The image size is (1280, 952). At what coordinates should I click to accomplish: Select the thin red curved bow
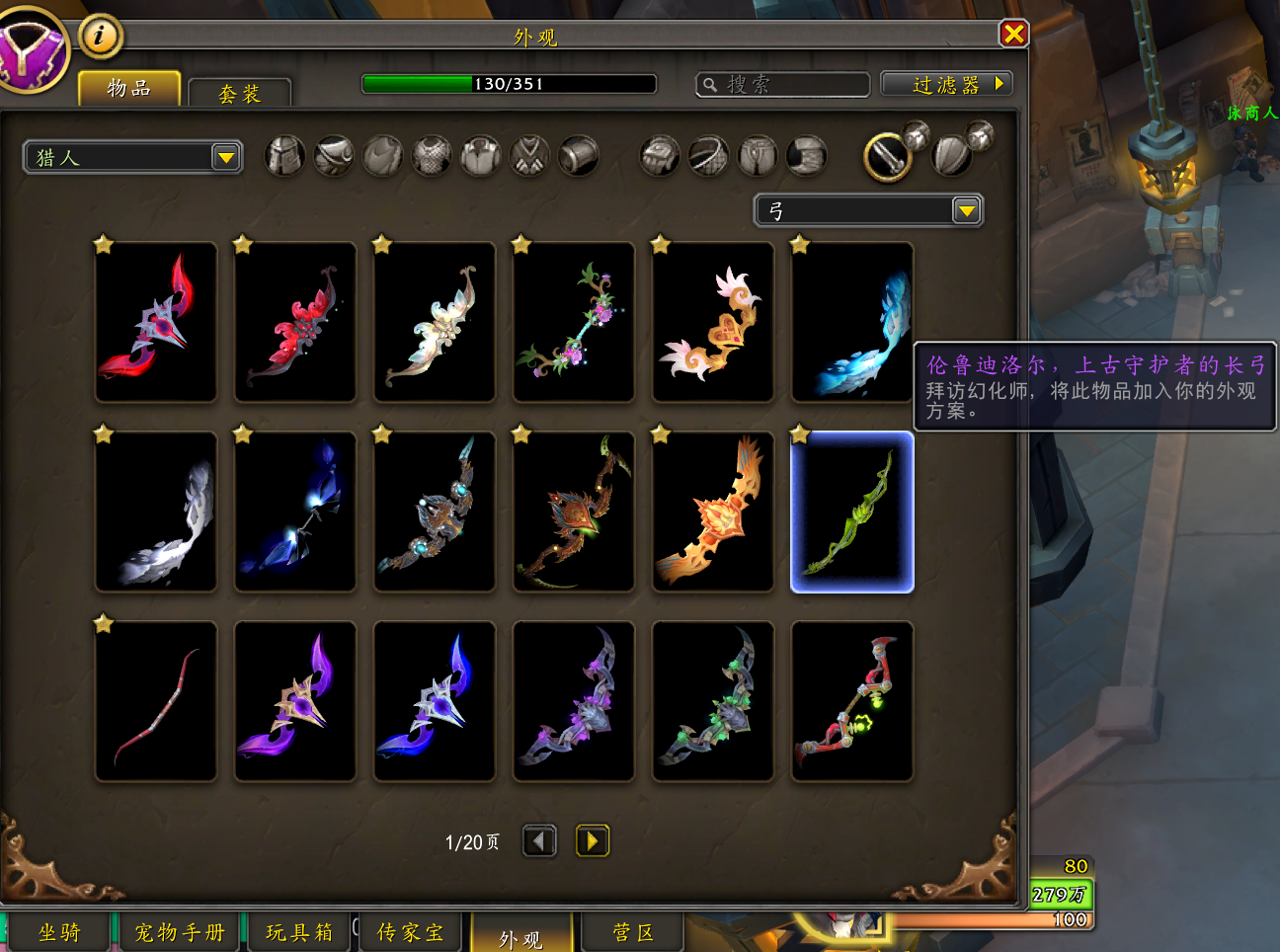click(x=156, y=702)
